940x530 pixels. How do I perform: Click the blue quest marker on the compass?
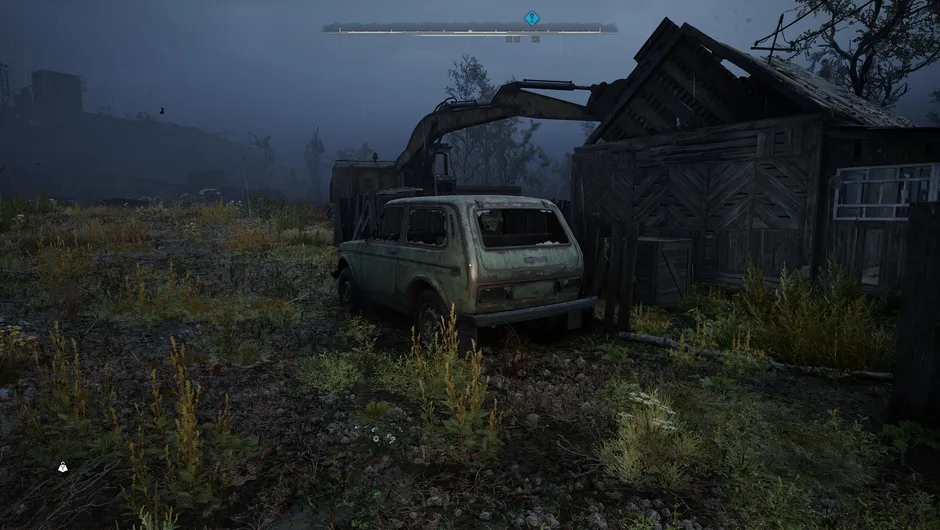click(531, 17)
